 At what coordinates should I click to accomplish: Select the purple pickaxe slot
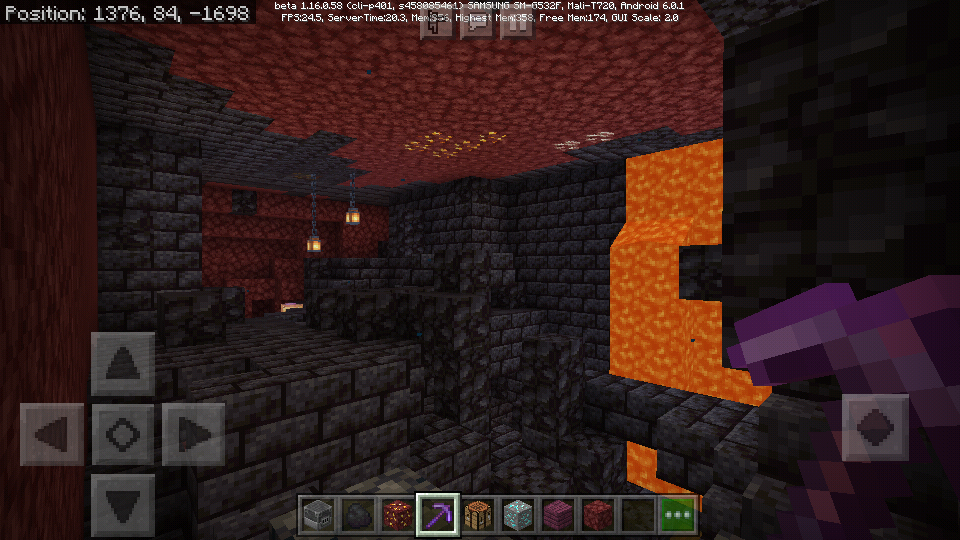pos(438,515)
